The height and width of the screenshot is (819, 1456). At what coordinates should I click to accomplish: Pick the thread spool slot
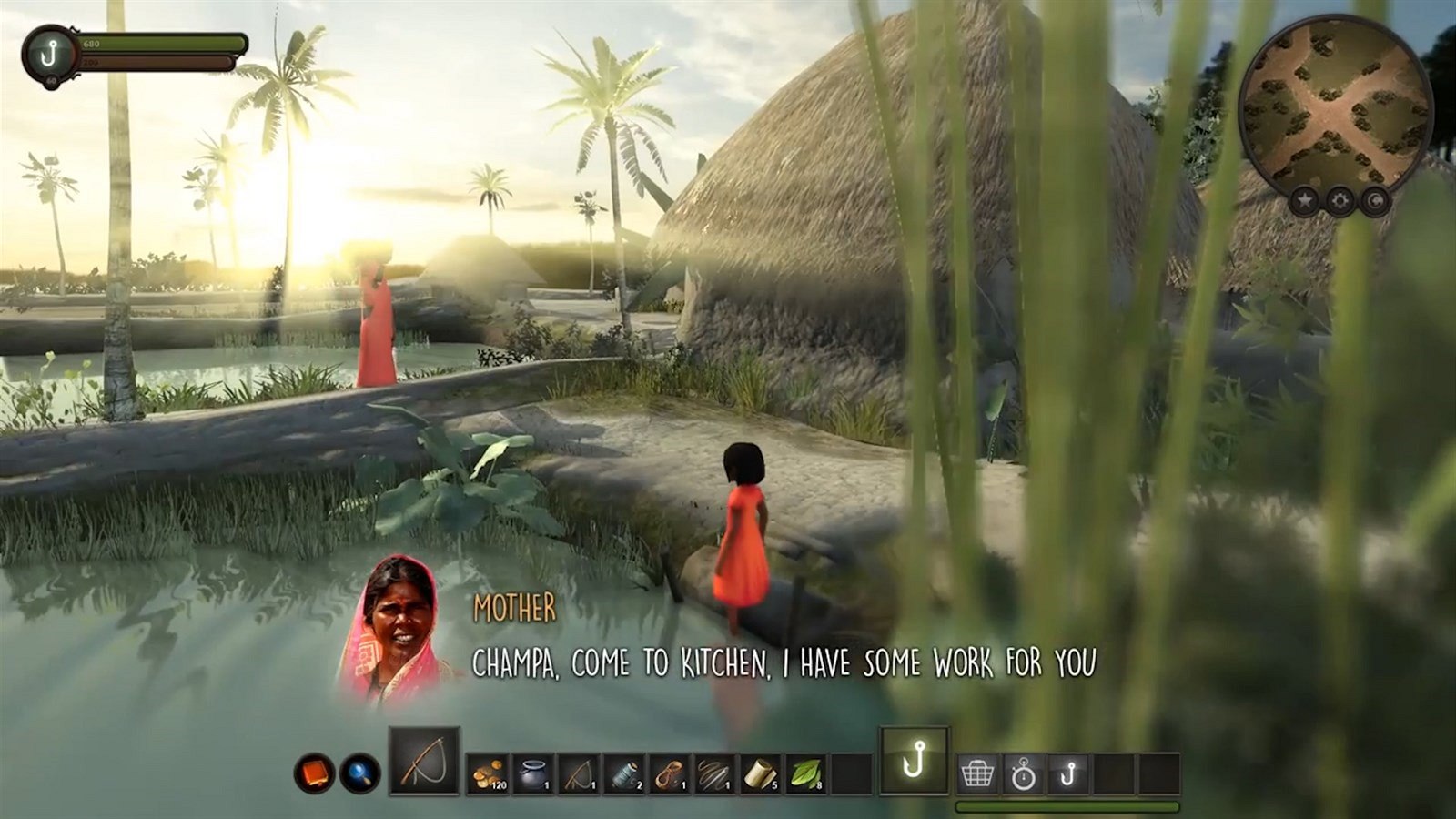(x=624, y=774)
